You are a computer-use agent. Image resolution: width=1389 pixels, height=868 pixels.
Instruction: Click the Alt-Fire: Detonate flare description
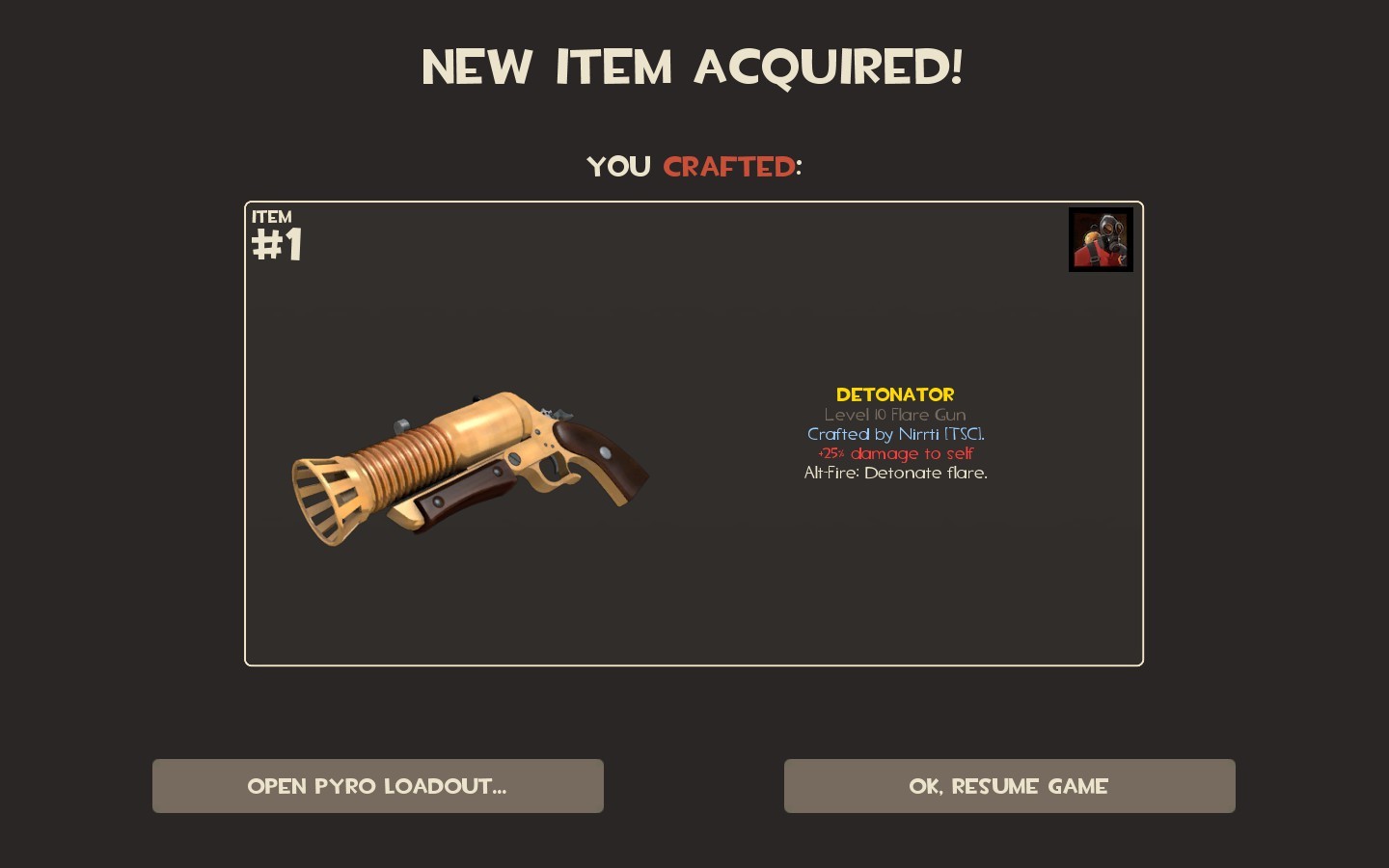tap(897, 473)
